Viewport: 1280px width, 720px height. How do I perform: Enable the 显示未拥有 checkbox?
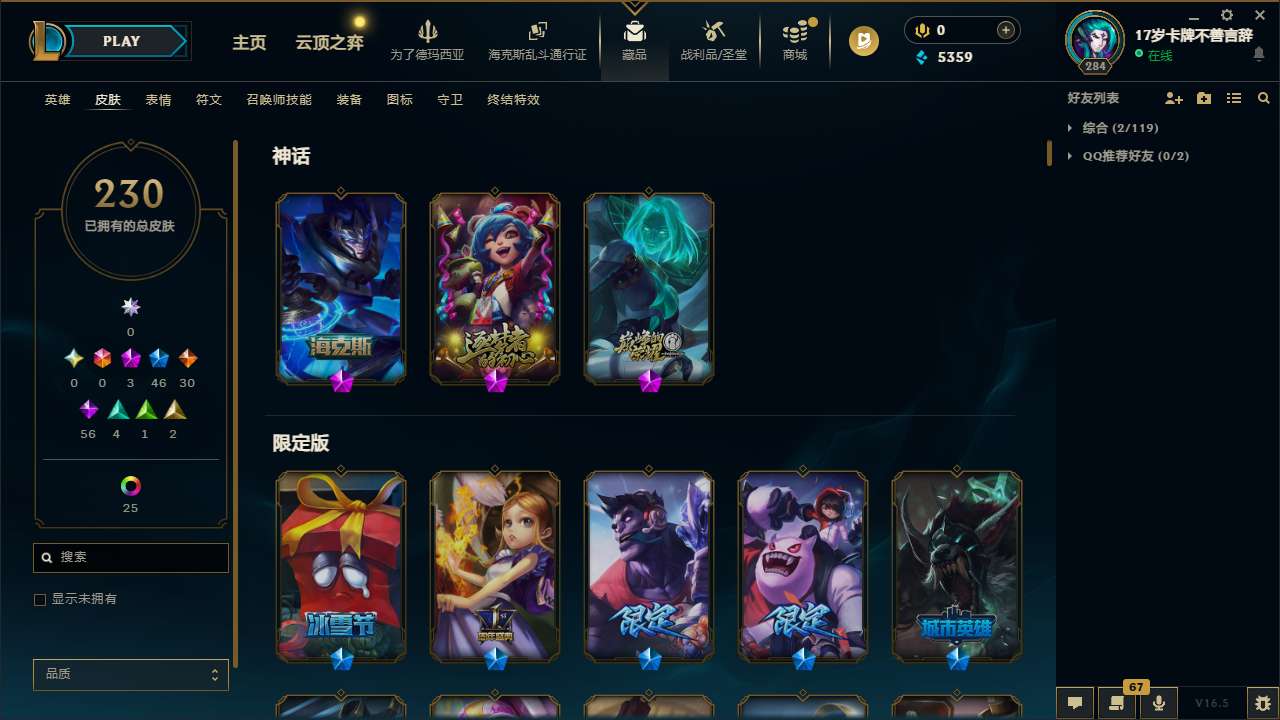[40, 599]
